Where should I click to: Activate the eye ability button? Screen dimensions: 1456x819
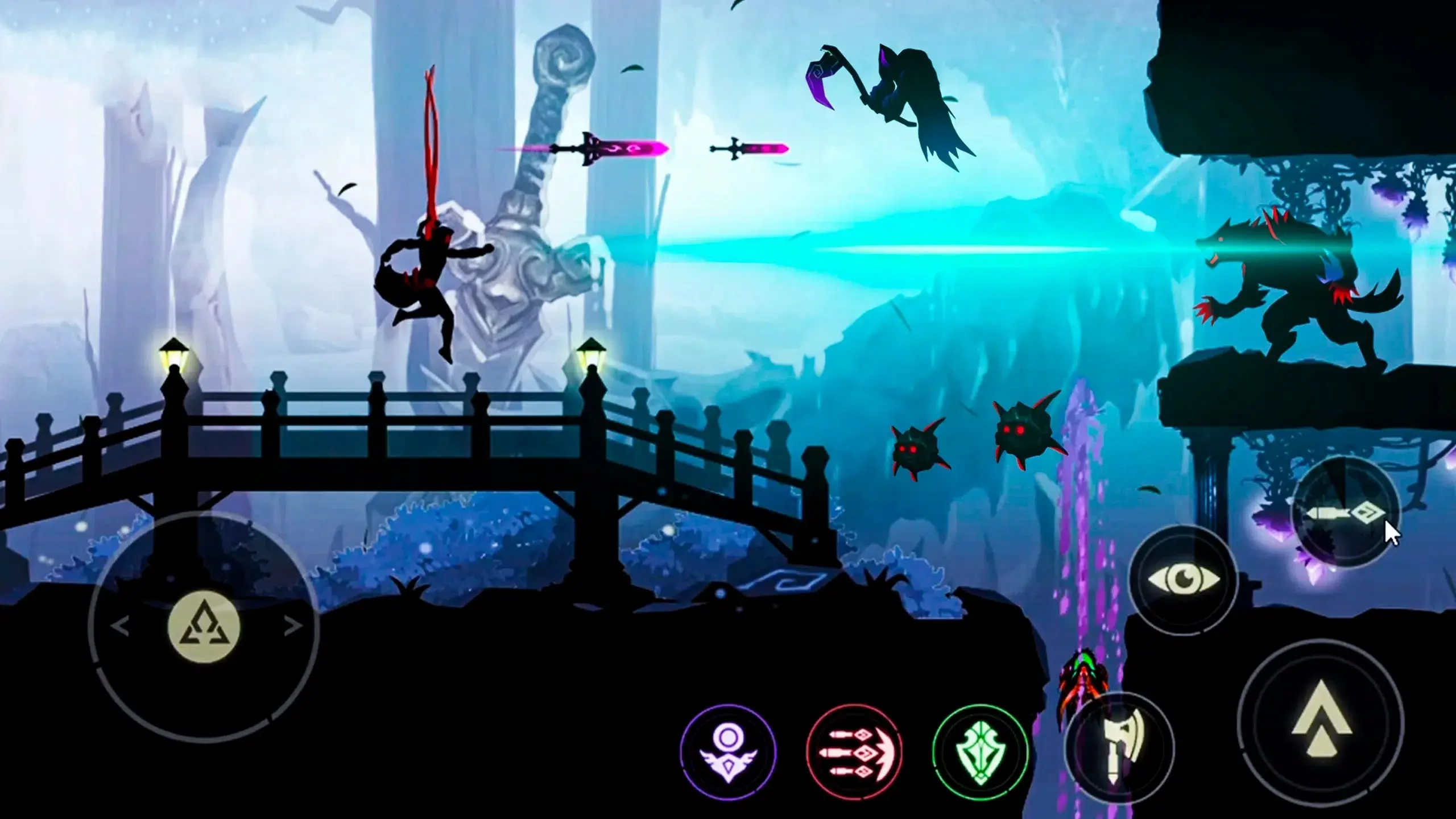[1184, 580]
